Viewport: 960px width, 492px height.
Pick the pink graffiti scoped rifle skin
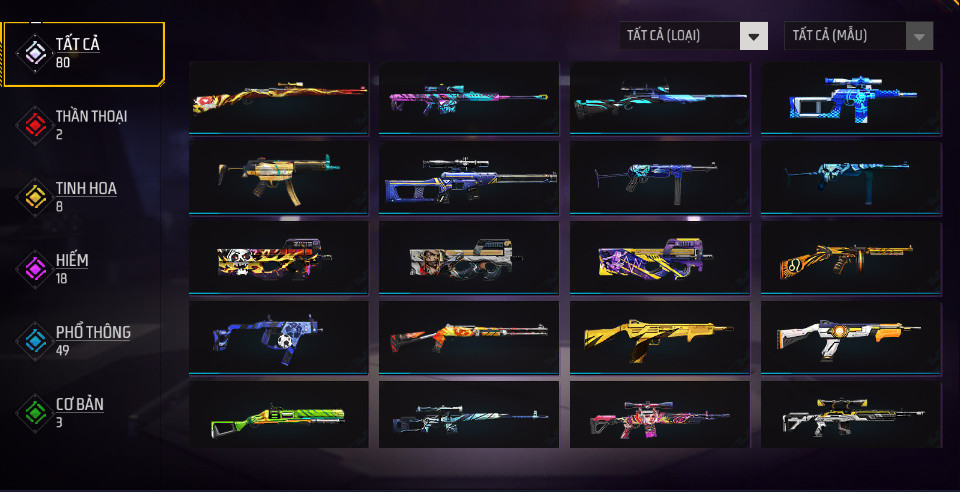pos(660,414)
